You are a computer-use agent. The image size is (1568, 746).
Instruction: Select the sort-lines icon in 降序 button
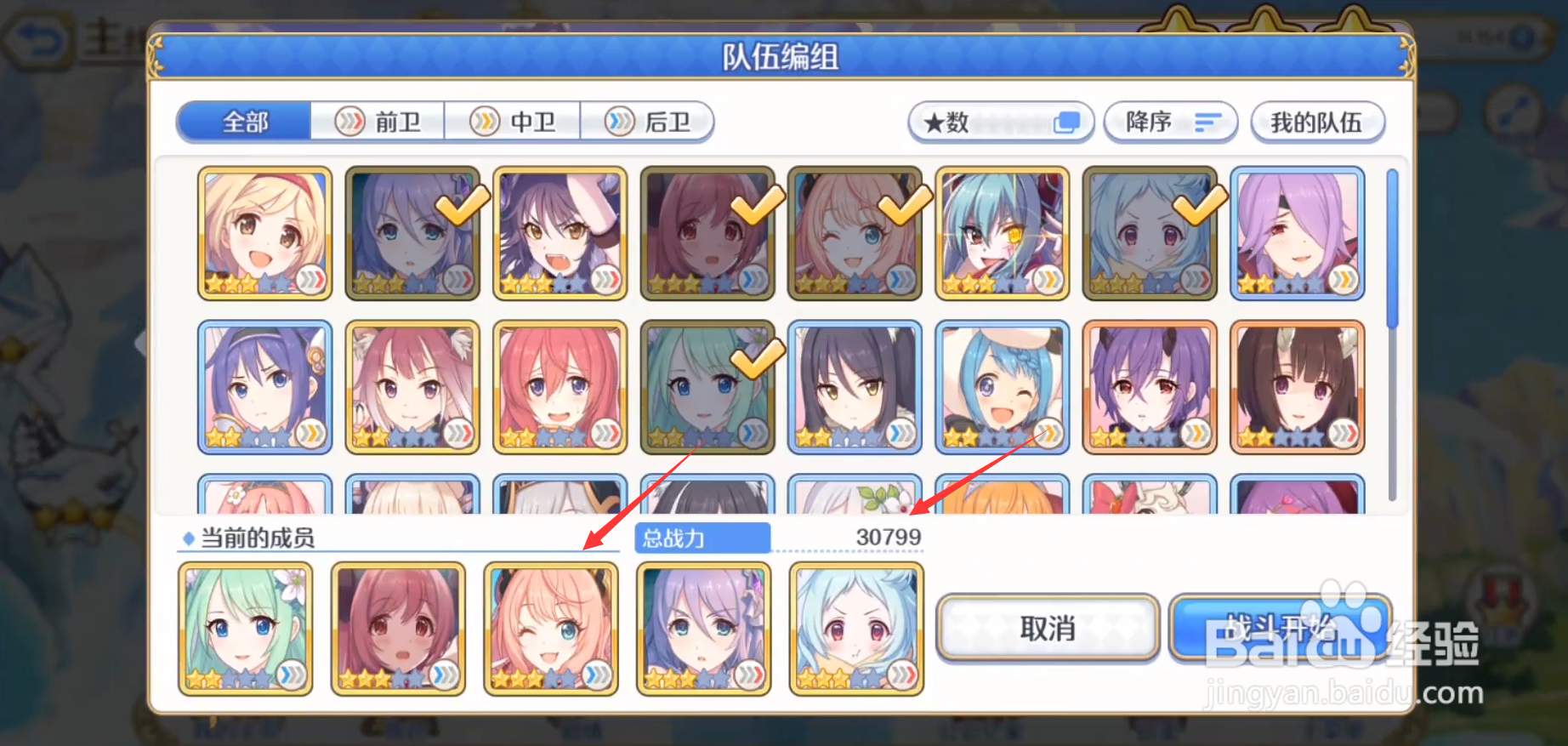coord(1207,122)
